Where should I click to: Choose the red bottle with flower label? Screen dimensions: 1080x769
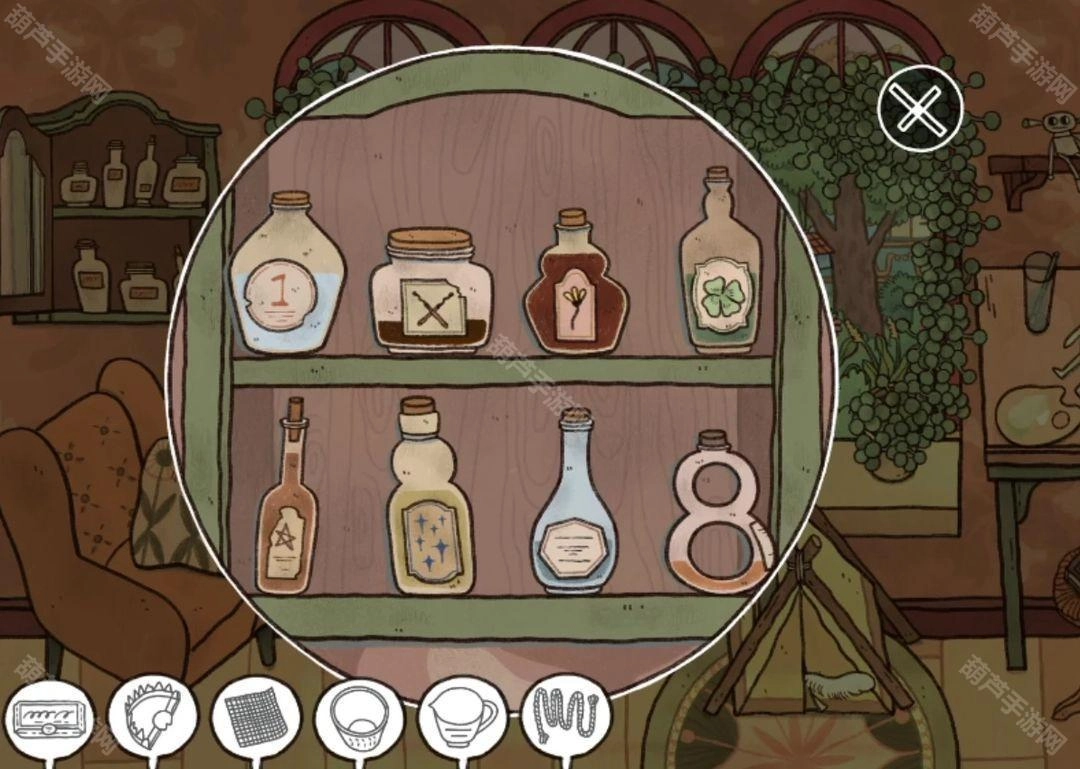coord(575,289)
